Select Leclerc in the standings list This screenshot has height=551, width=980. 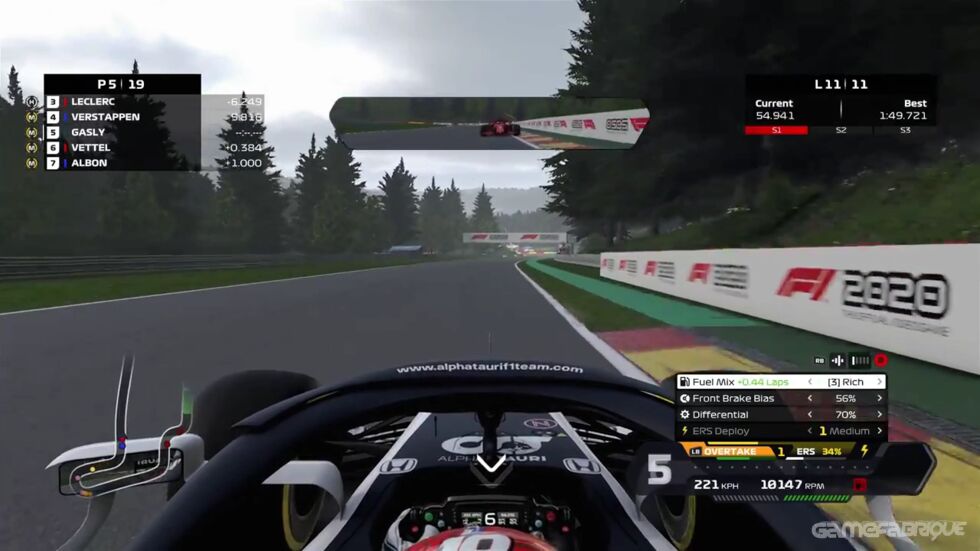120,101
